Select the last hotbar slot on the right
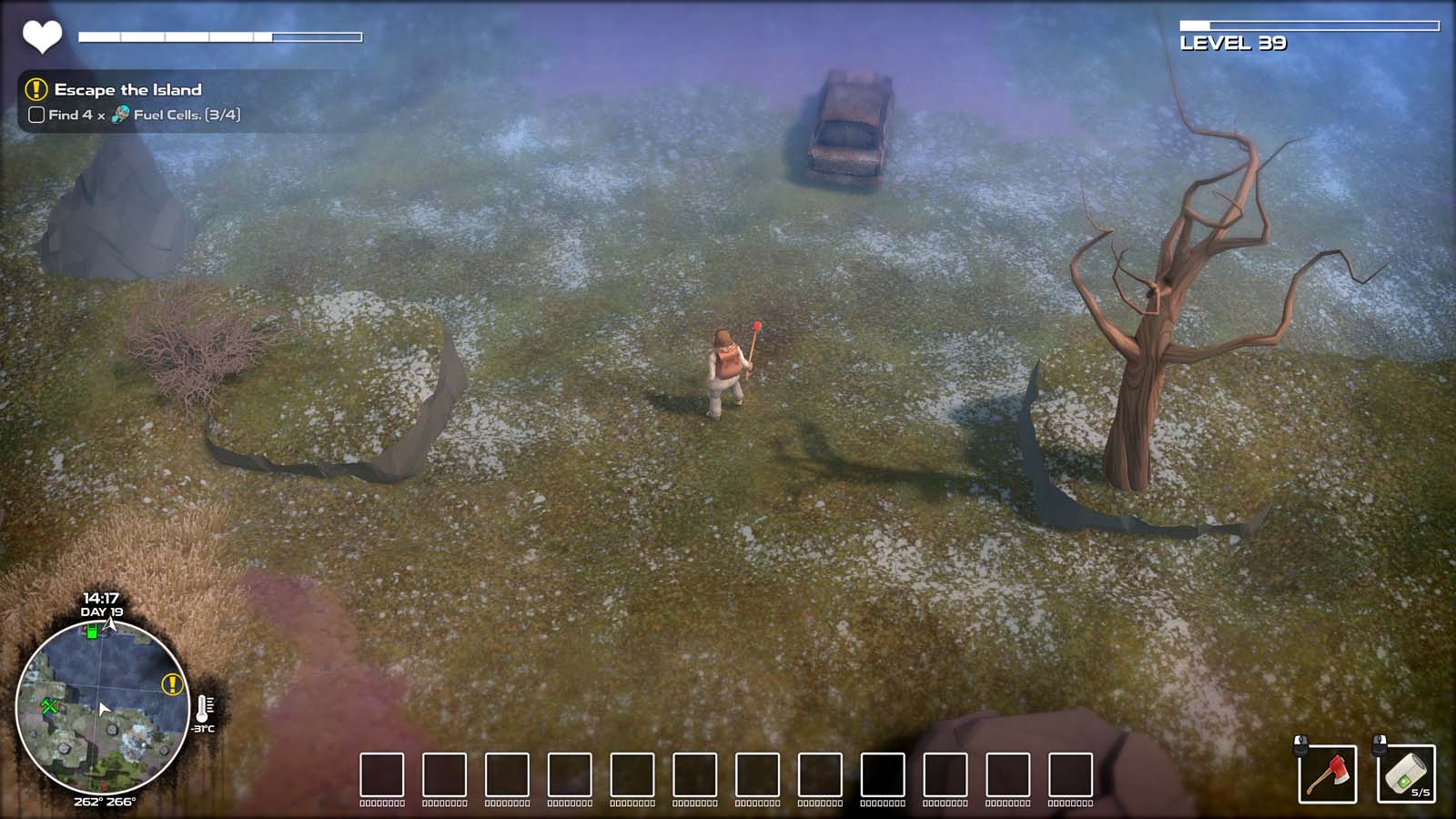Image resolution: width=1456 pixels, height=819 pixels. pos(1069,773)
